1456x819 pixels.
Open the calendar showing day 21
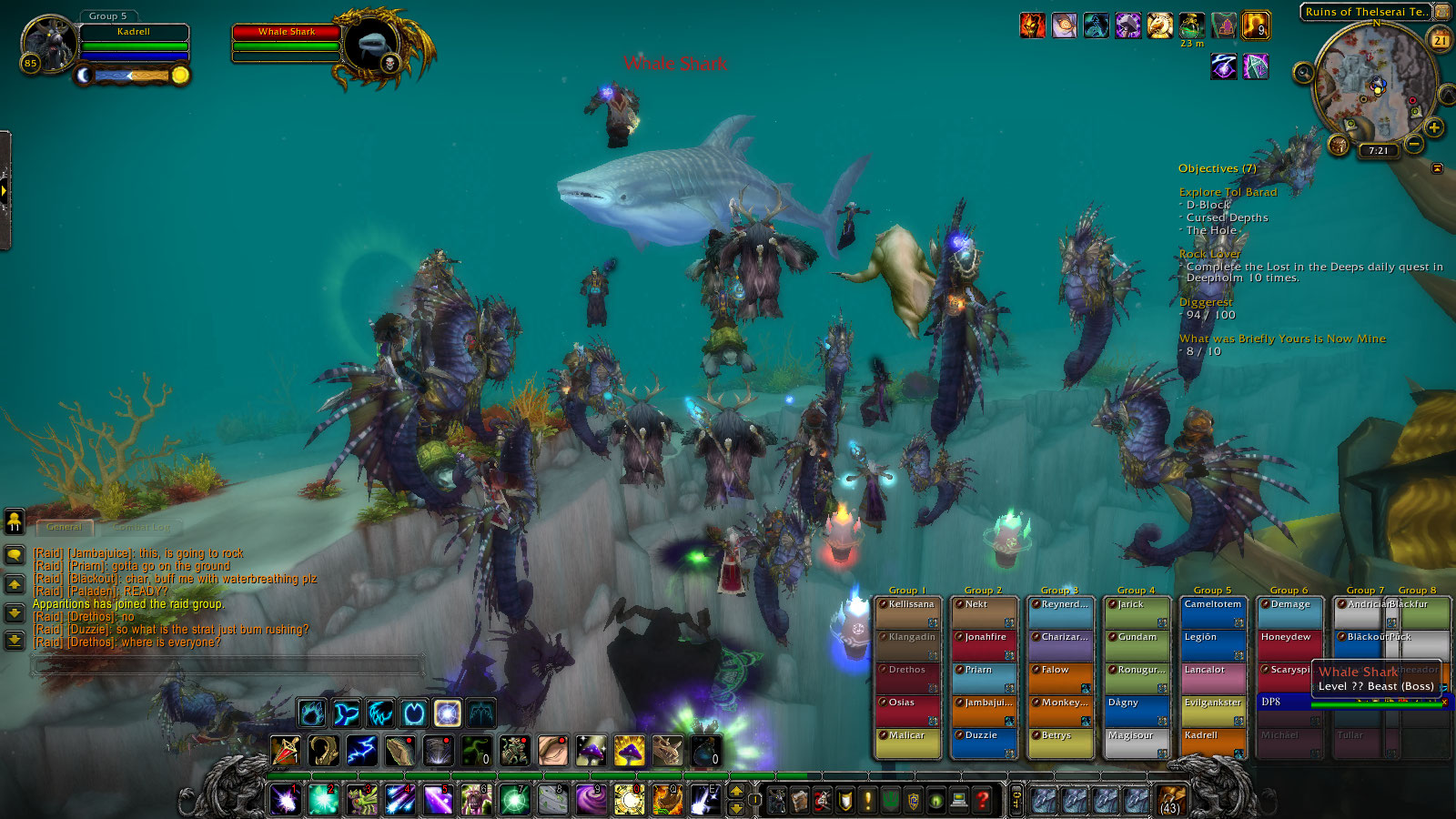[x=1441, y=40]
